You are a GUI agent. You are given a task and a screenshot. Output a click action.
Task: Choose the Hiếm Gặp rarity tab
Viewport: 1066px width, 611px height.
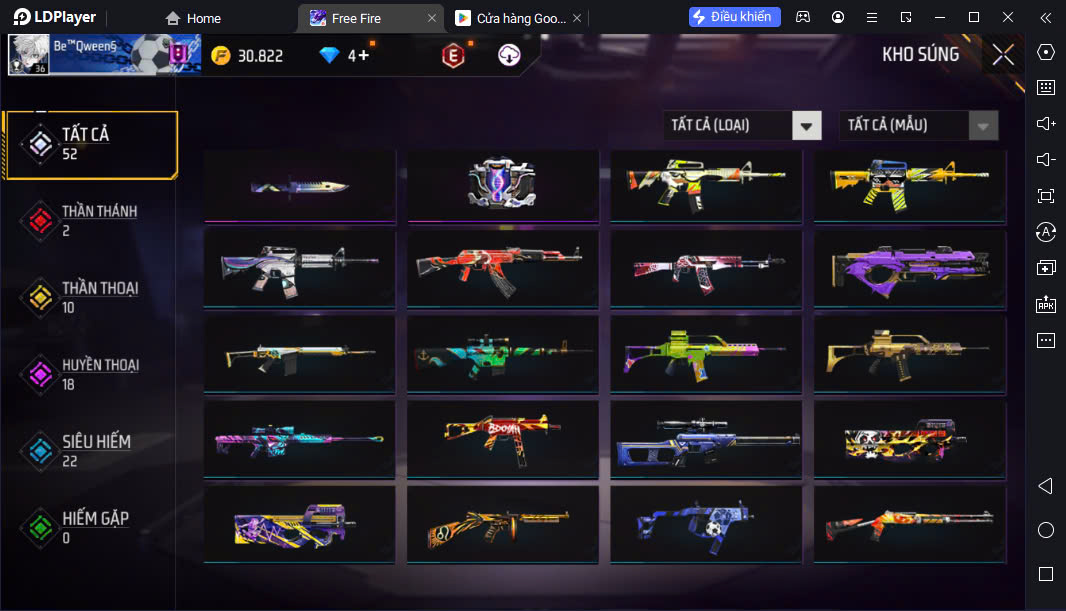90,527
